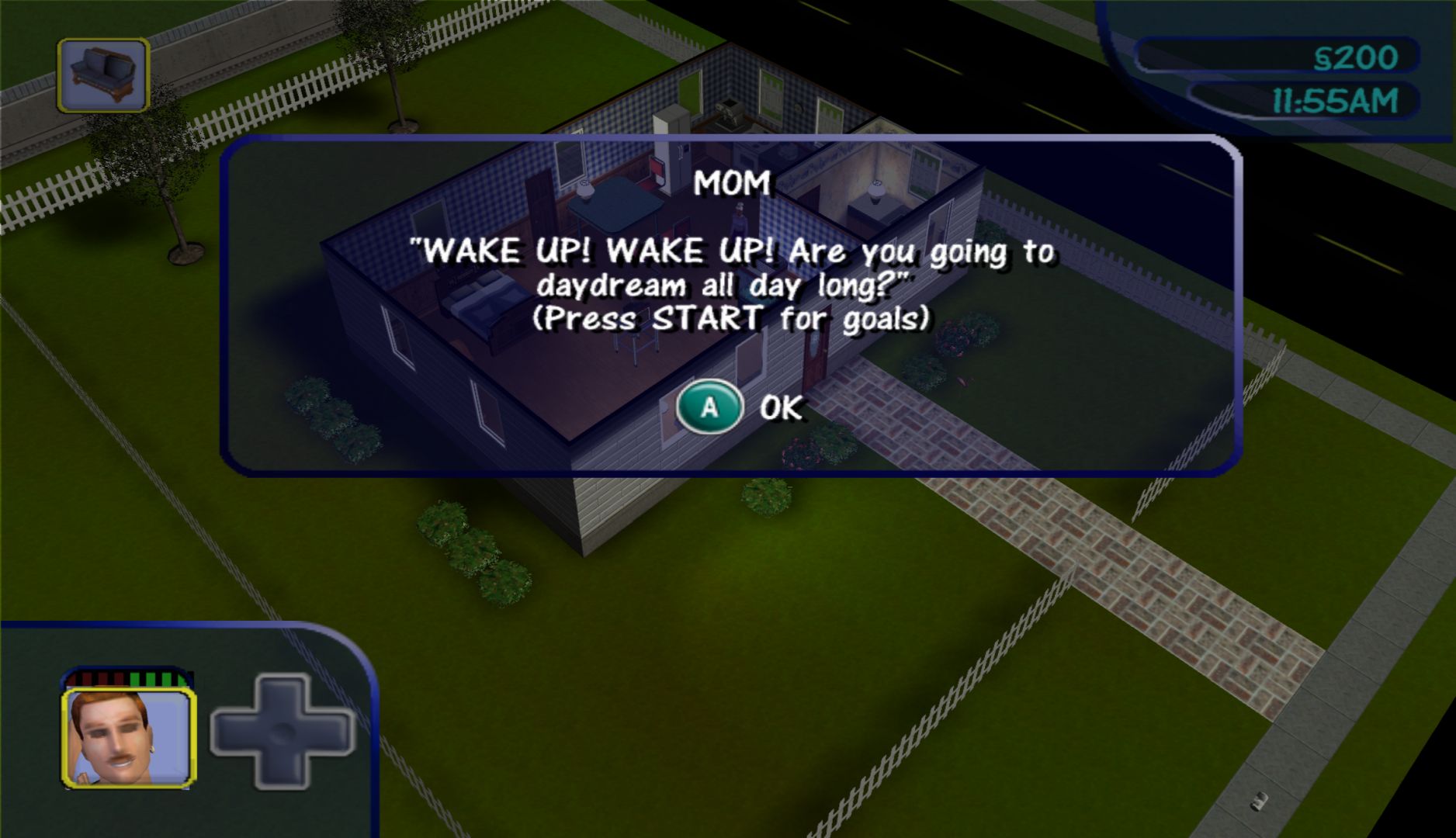Select the couch icon in the corner

coord(103,75)
